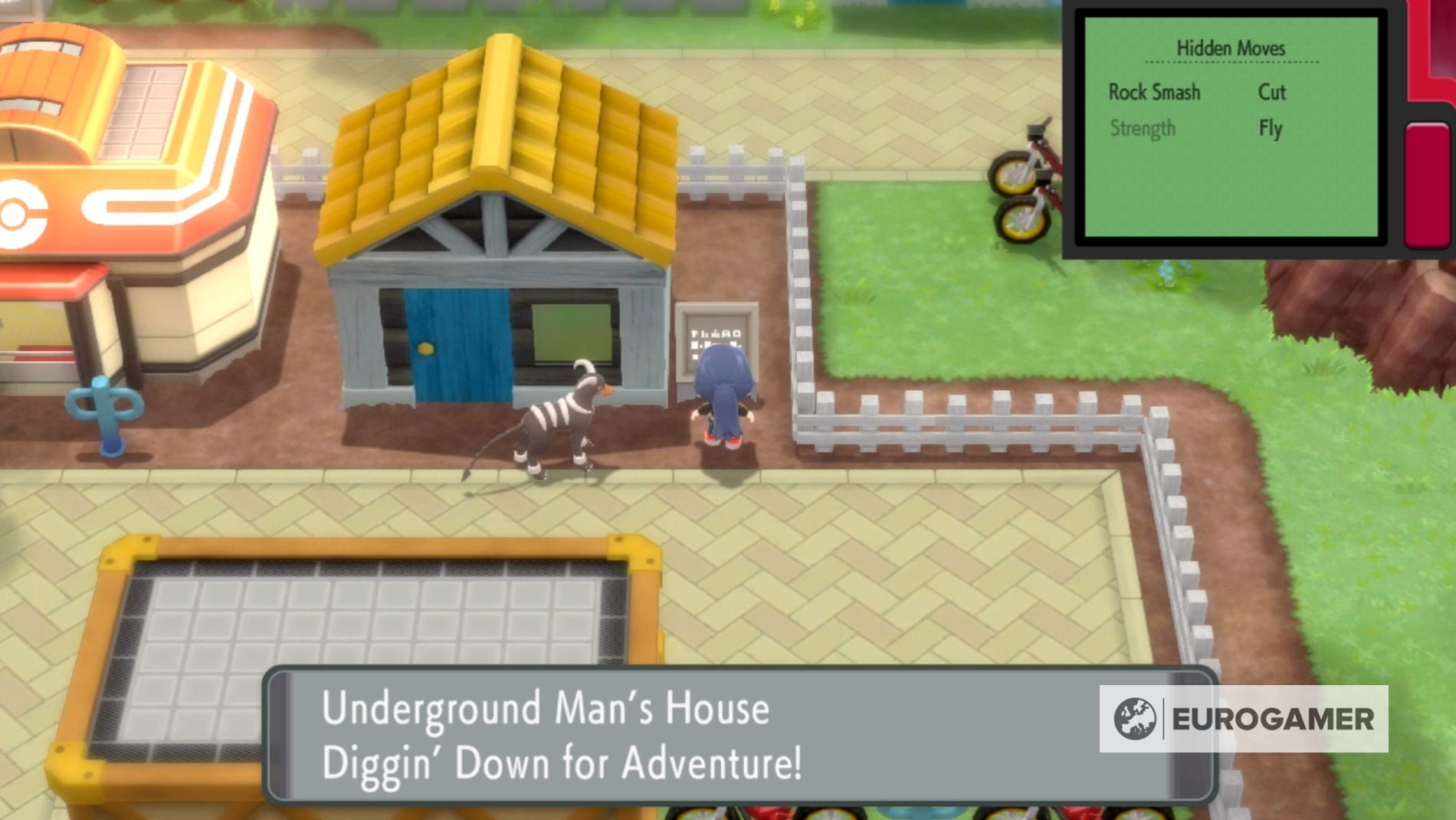The image size is (1456, 820).
Task: Click the Eurogamer wordmark link
Action: click(1272, 719)
